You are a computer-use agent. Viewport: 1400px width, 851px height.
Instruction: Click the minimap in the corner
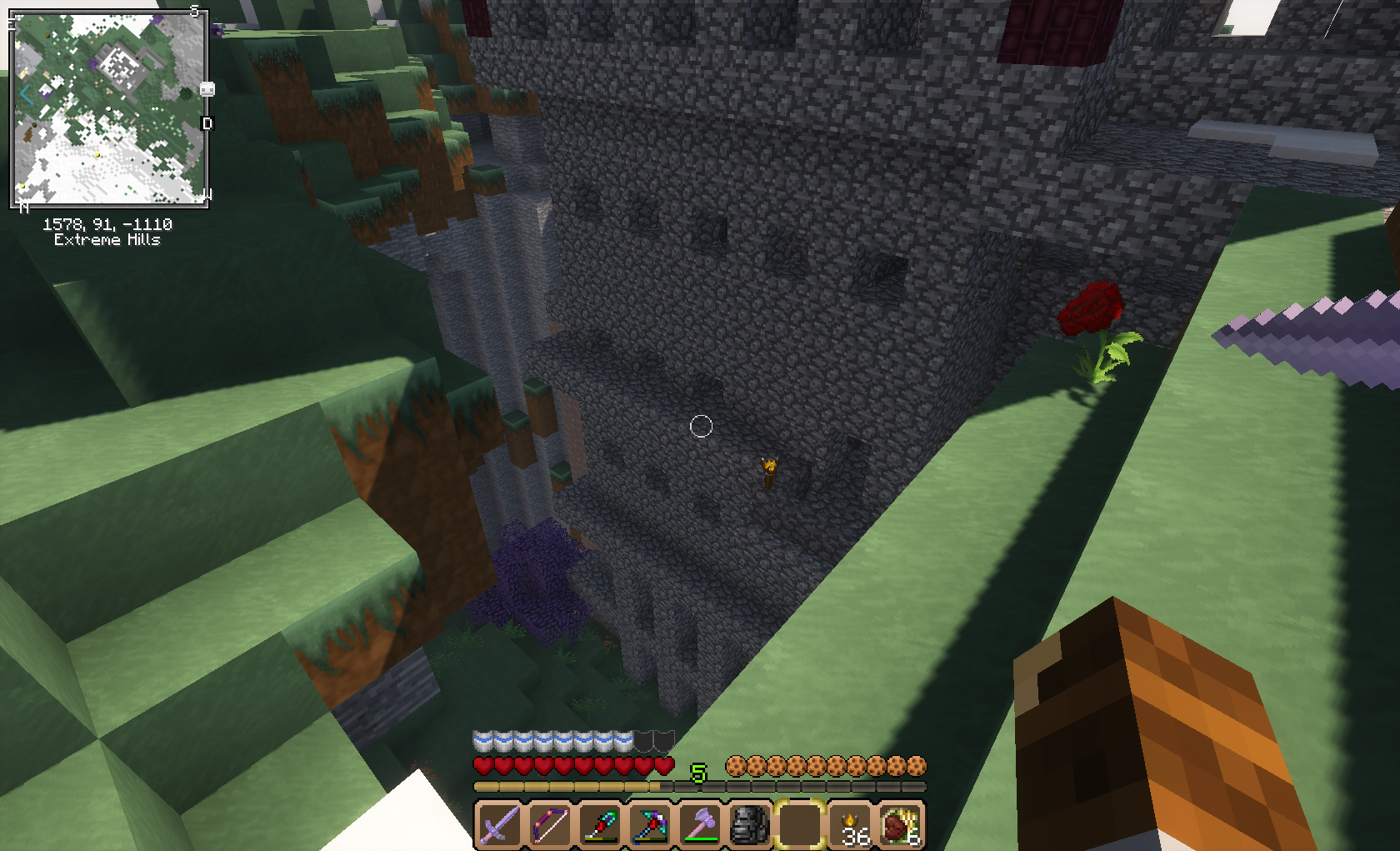tap(108, 108)
